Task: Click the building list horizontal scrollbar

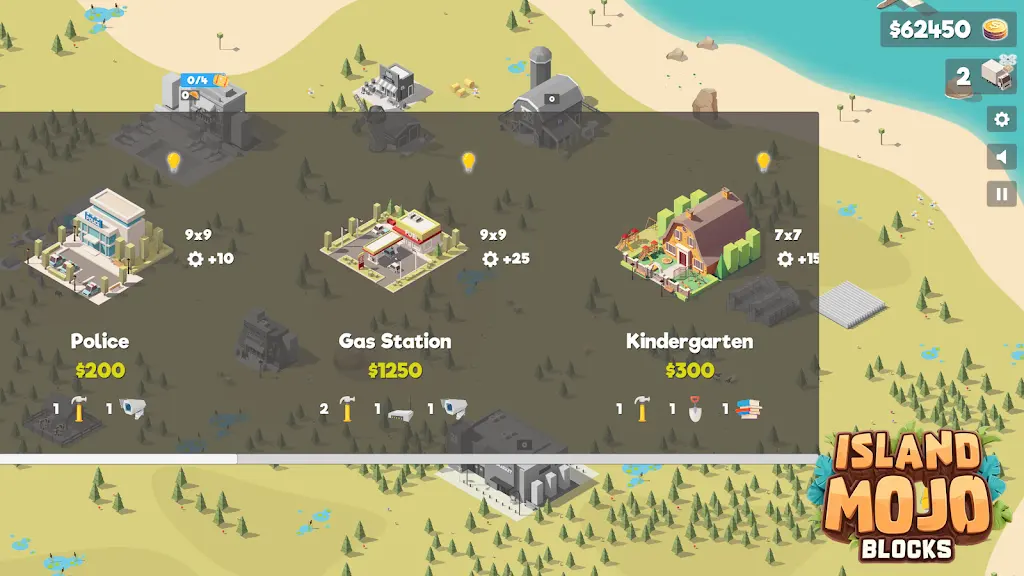Action: pos(118,459)
